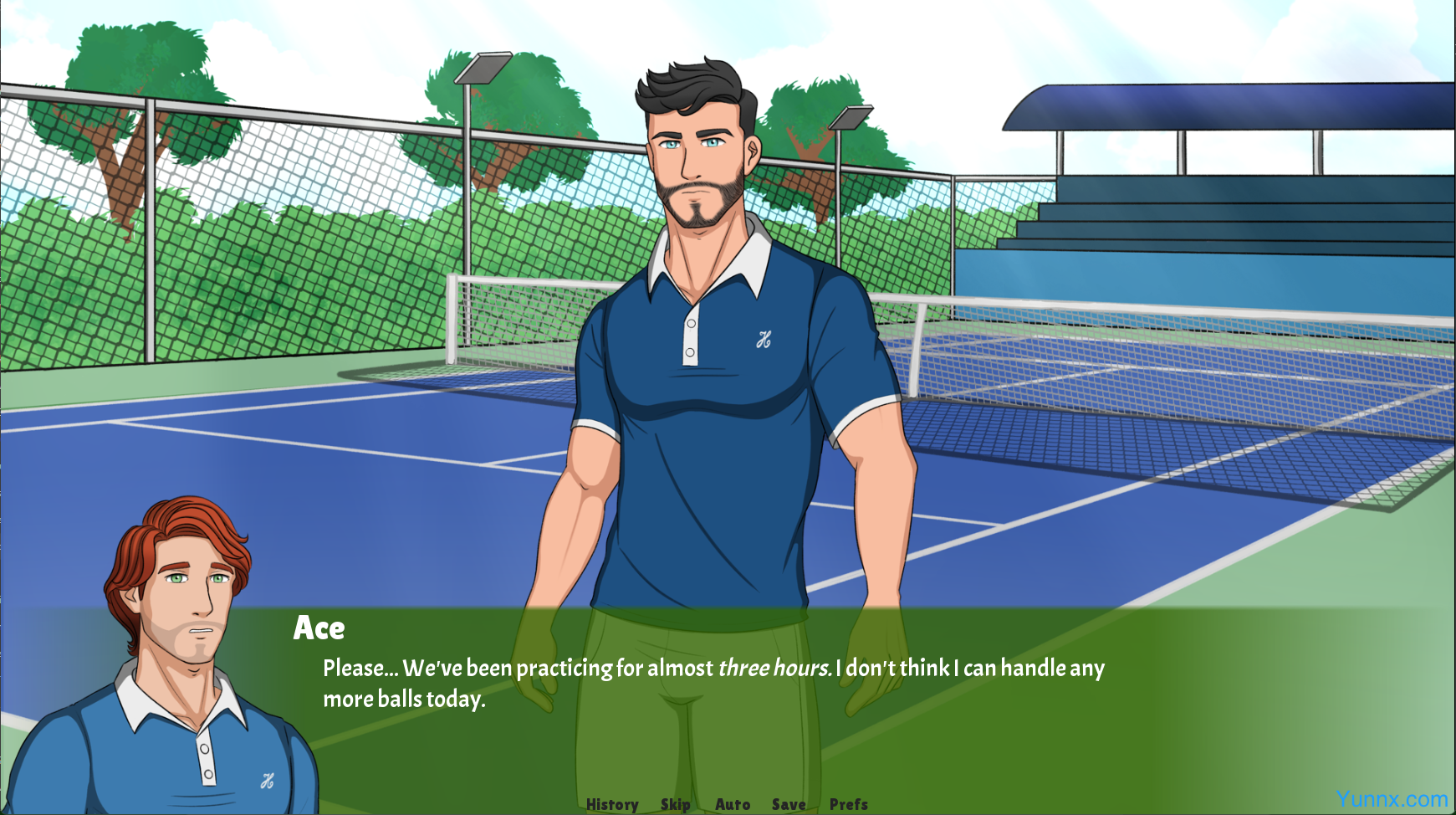Image resolution: width=1456 pixels, height=815 pixels.
Task: Activate Skip mode
Action: click(x=675, y=804)
